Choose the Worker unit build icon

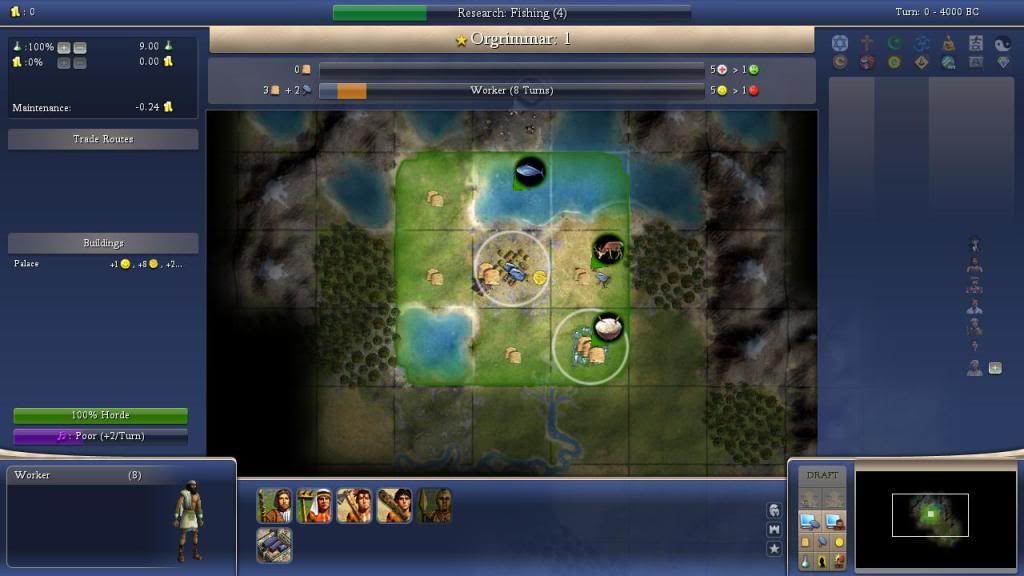(314, 506)
